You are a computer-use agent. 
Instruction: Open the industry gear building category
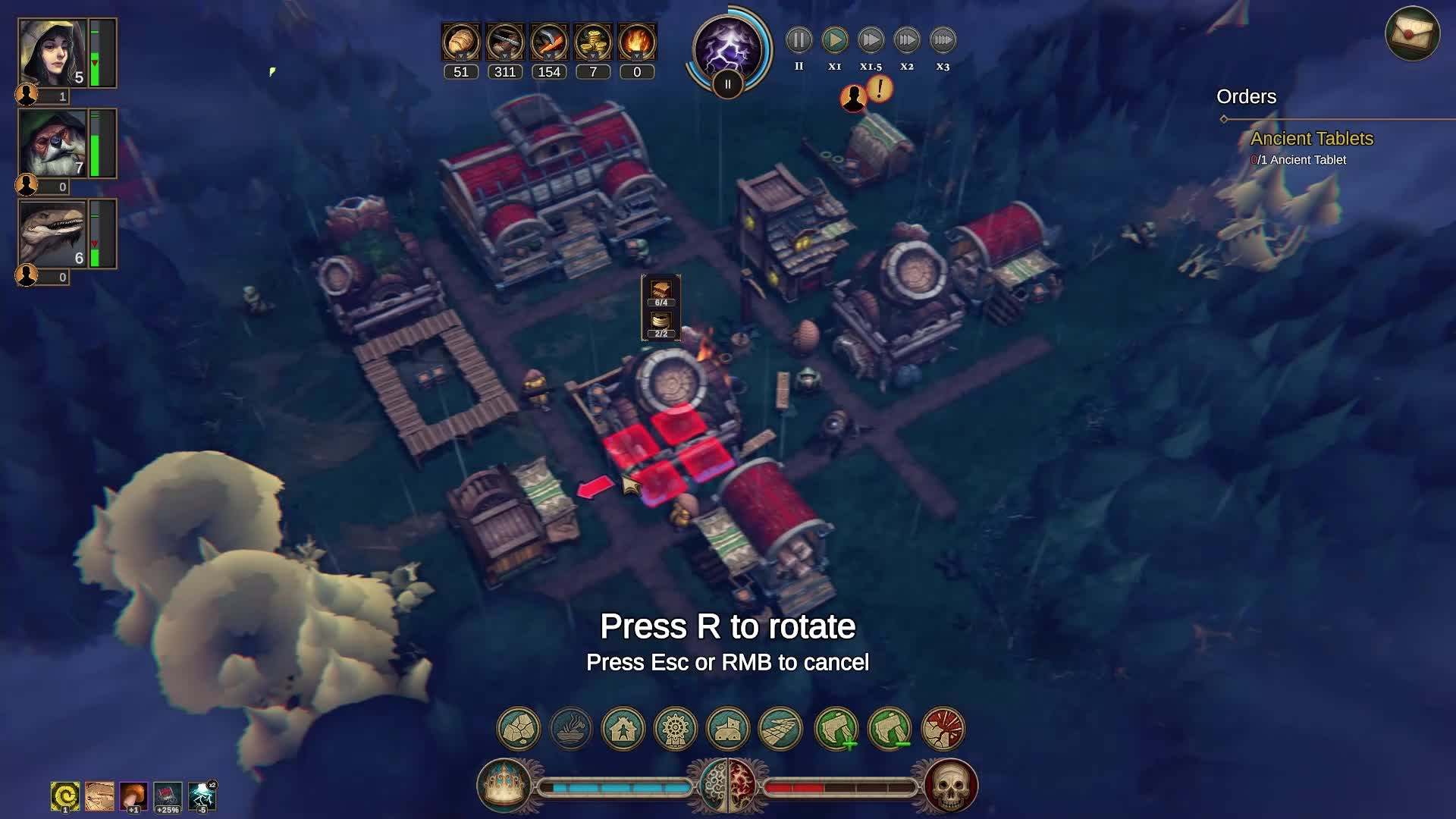coord(675,729)
